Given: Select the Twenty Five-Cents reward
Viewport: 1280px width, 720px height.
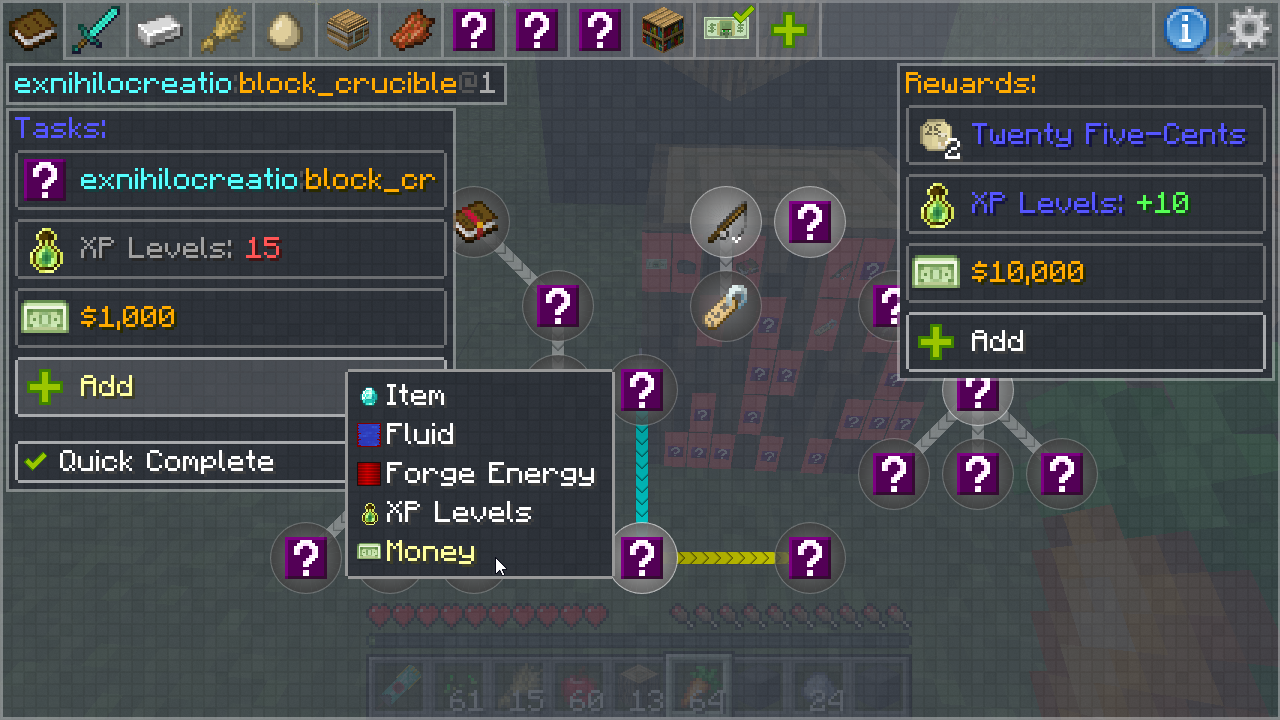Looking at the screenshot, I should (1085, 136).
